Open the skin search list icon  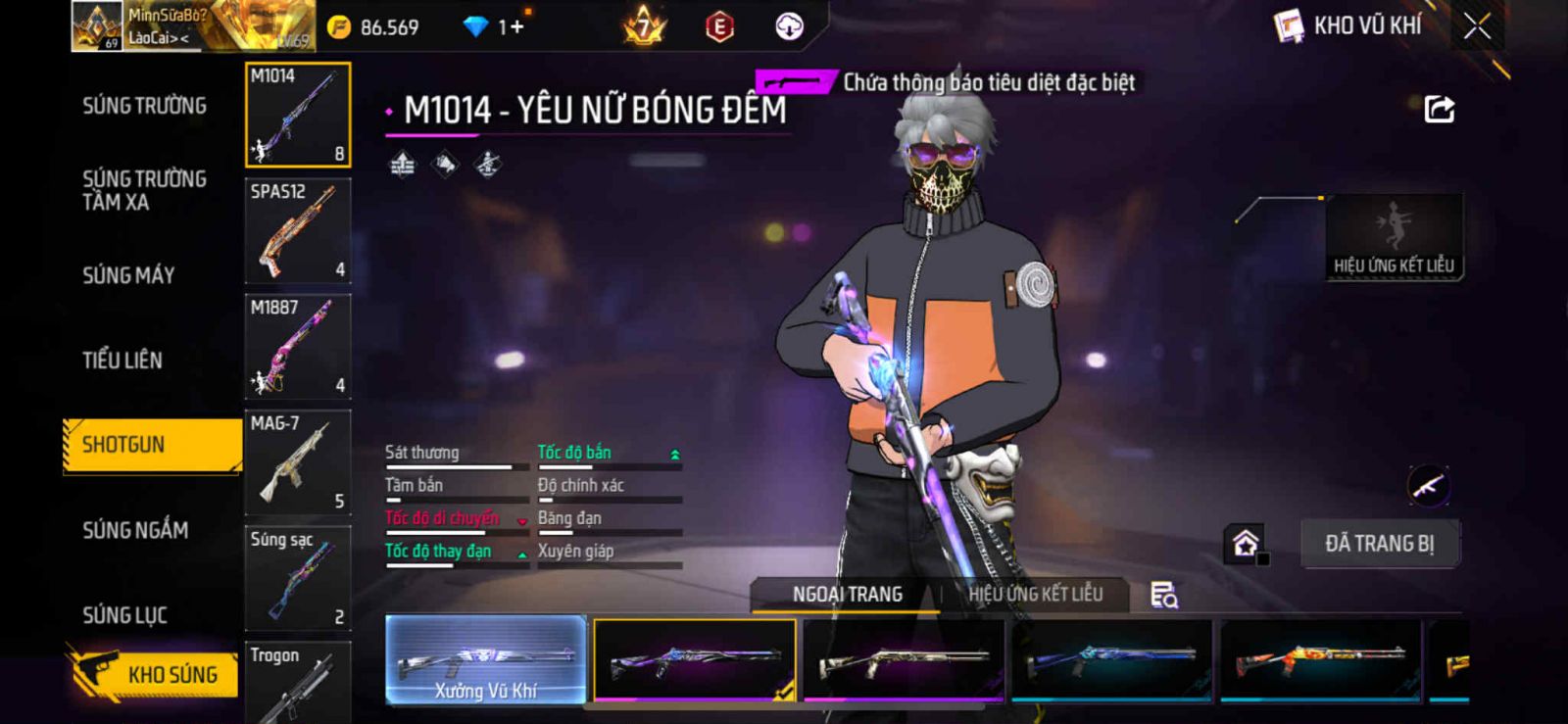[1163, 595]
